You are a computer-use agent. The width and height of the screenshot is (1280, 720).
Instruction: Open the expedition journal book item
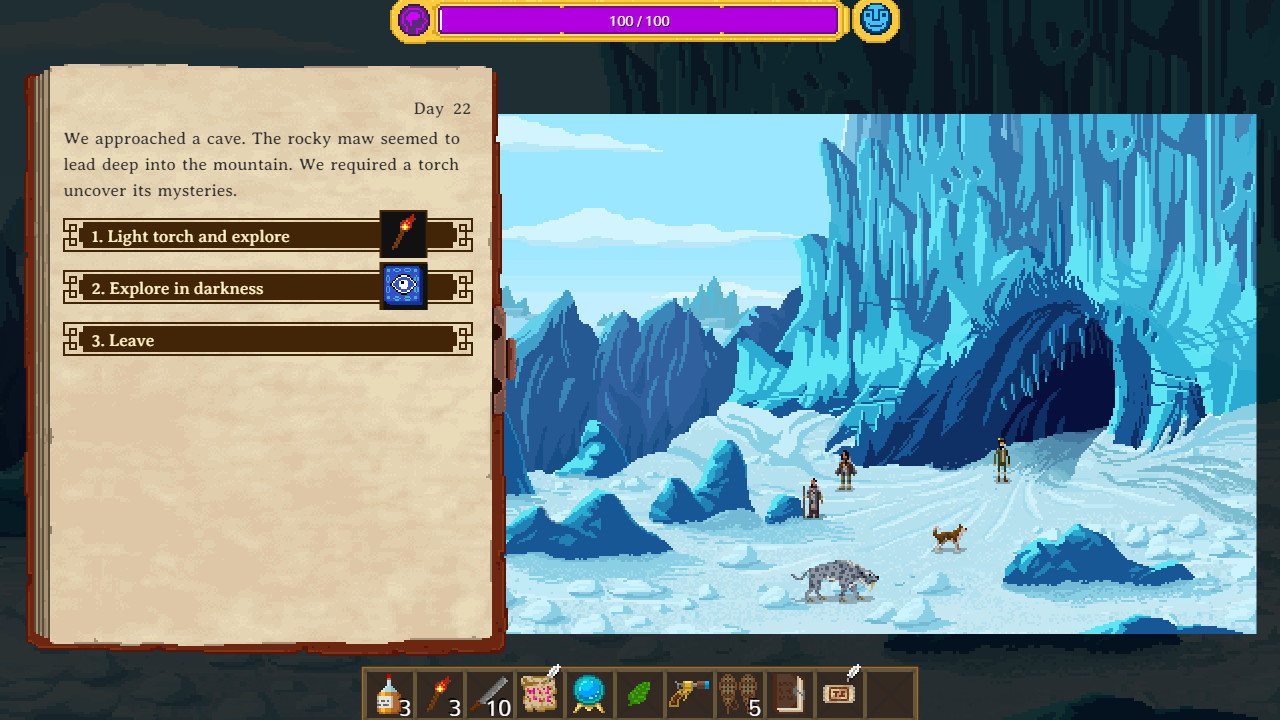point(789,692)
